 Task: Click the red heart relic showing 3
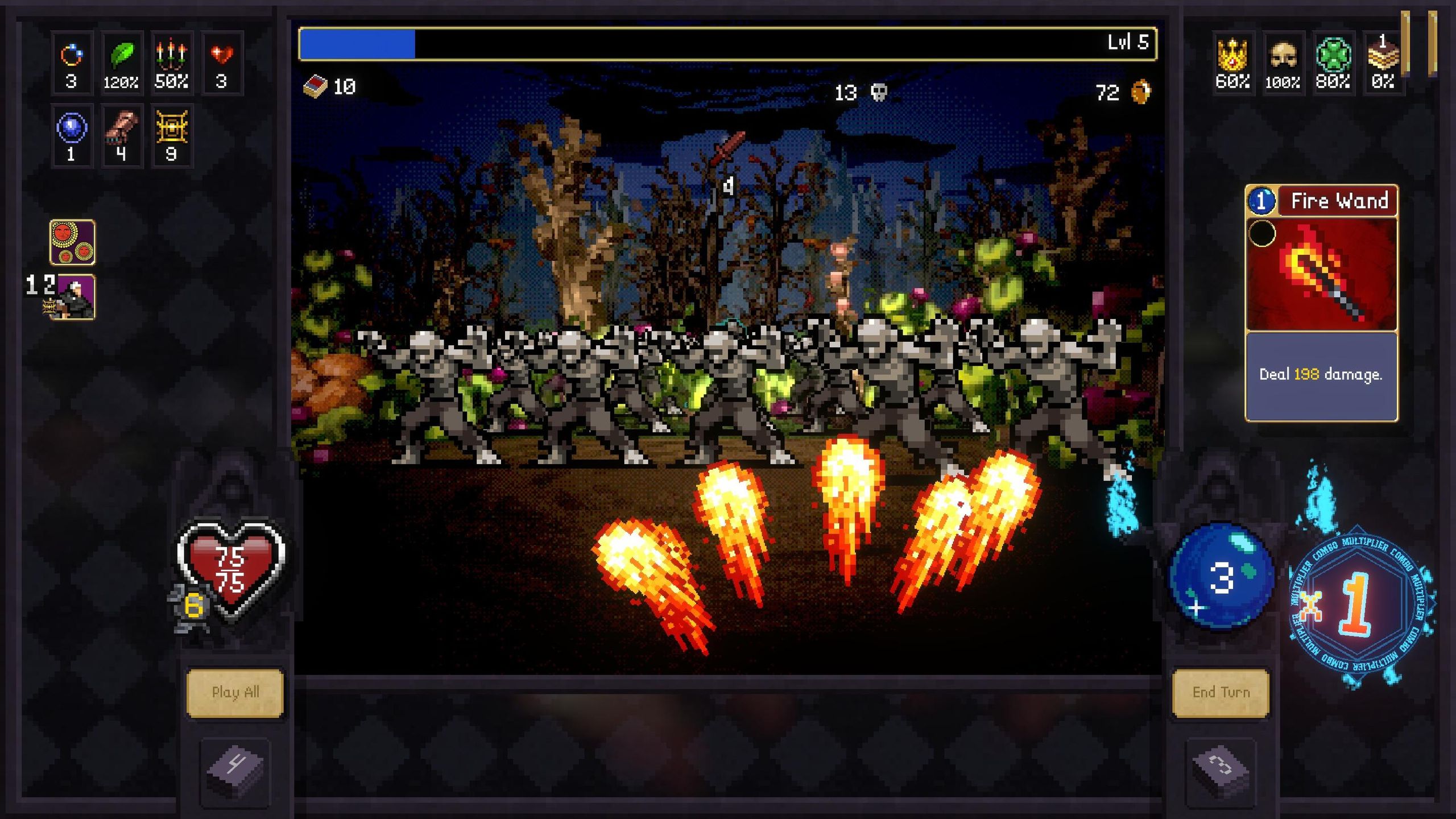coord(221,61)
